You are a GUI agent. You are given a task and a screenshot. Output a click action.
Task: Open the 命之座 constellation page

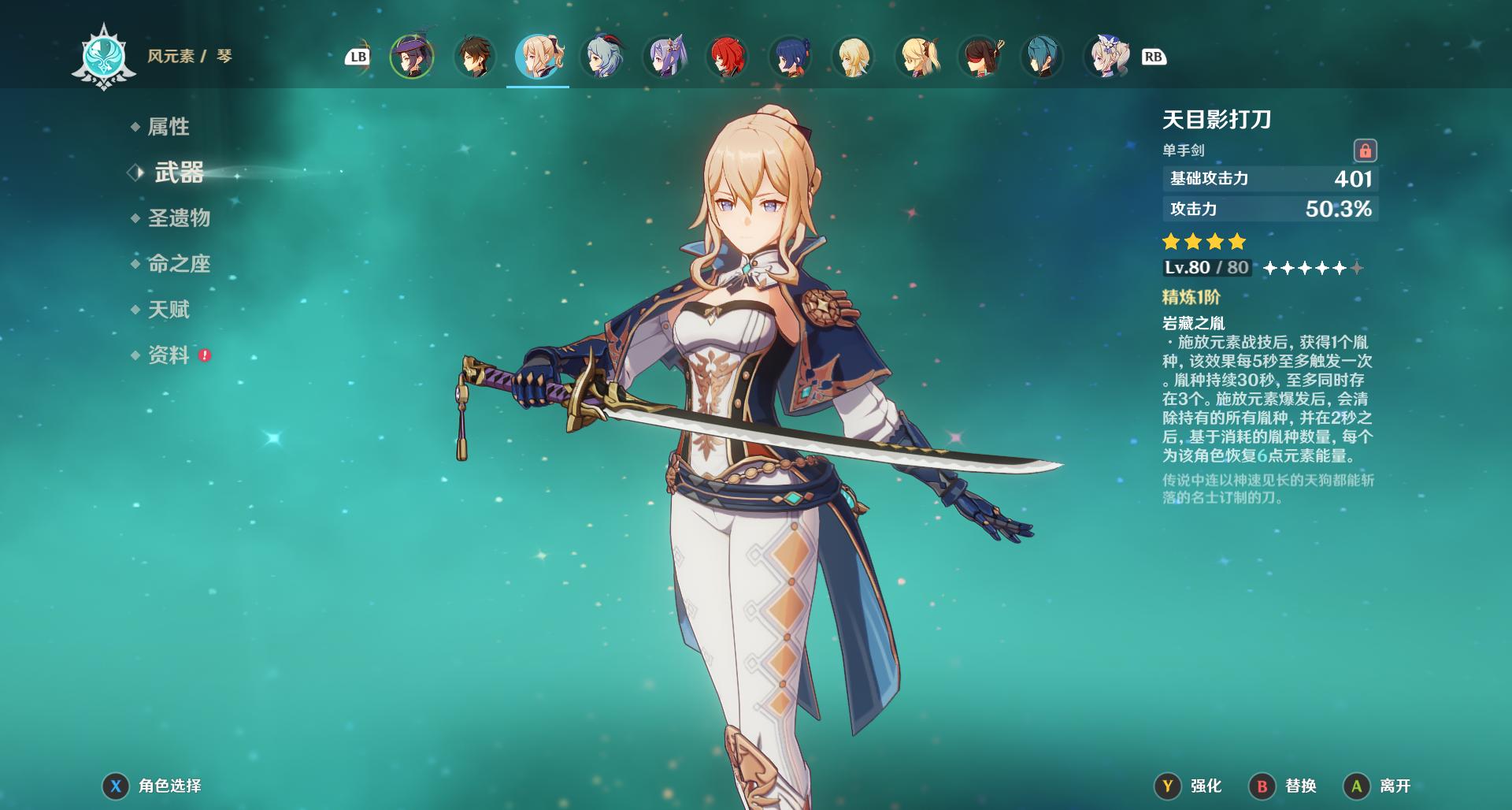pos(179,264)
